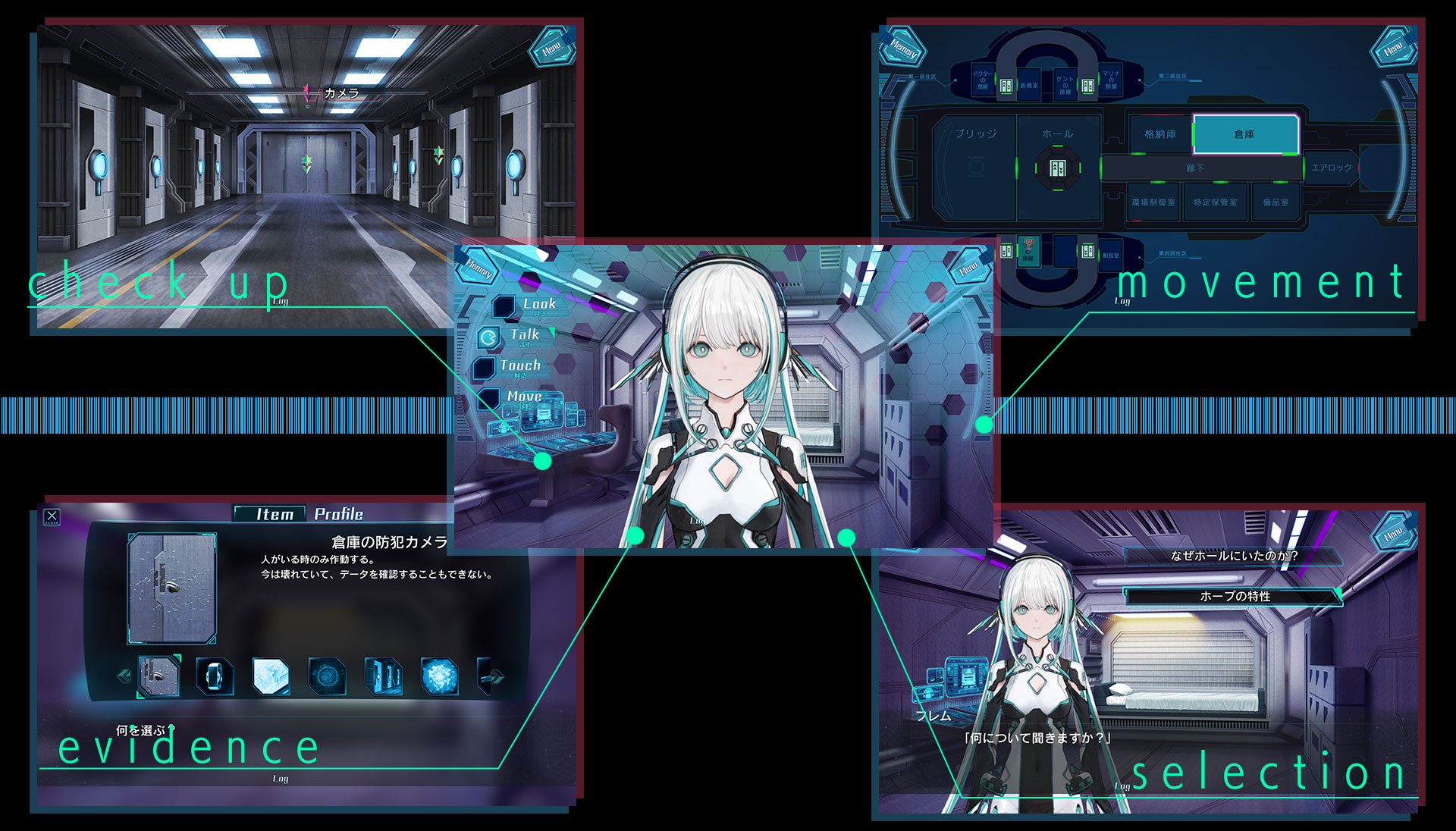Viewport: 1456px width, 831px height.
Task: Select the 廊下 corridor on the map
Action: [x=1195, y=168]
